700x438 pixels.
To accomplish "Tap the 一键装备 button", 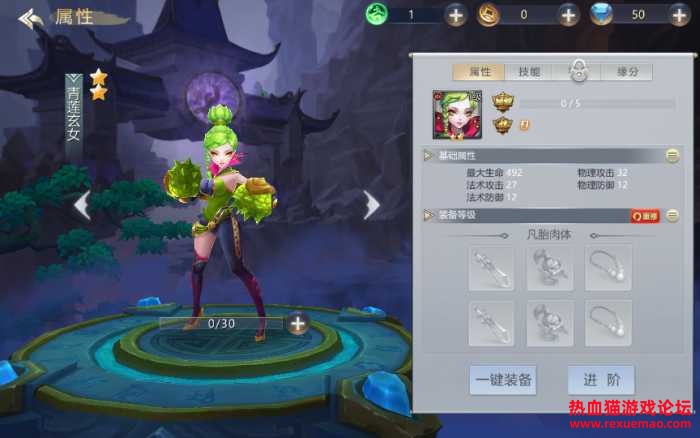I will [504, 380].
